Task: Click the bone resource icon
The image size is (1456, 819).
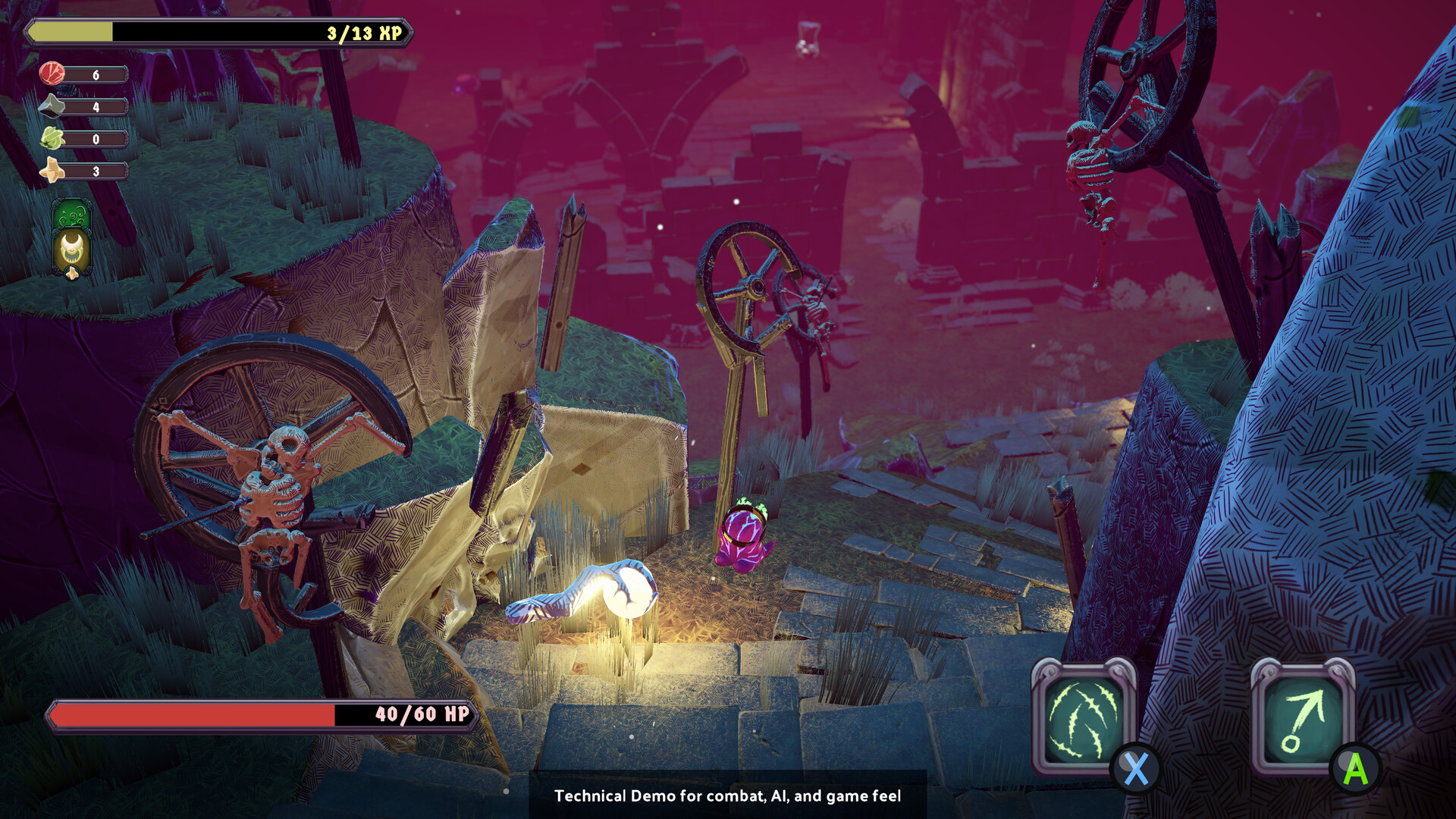Action: point(52,171)
